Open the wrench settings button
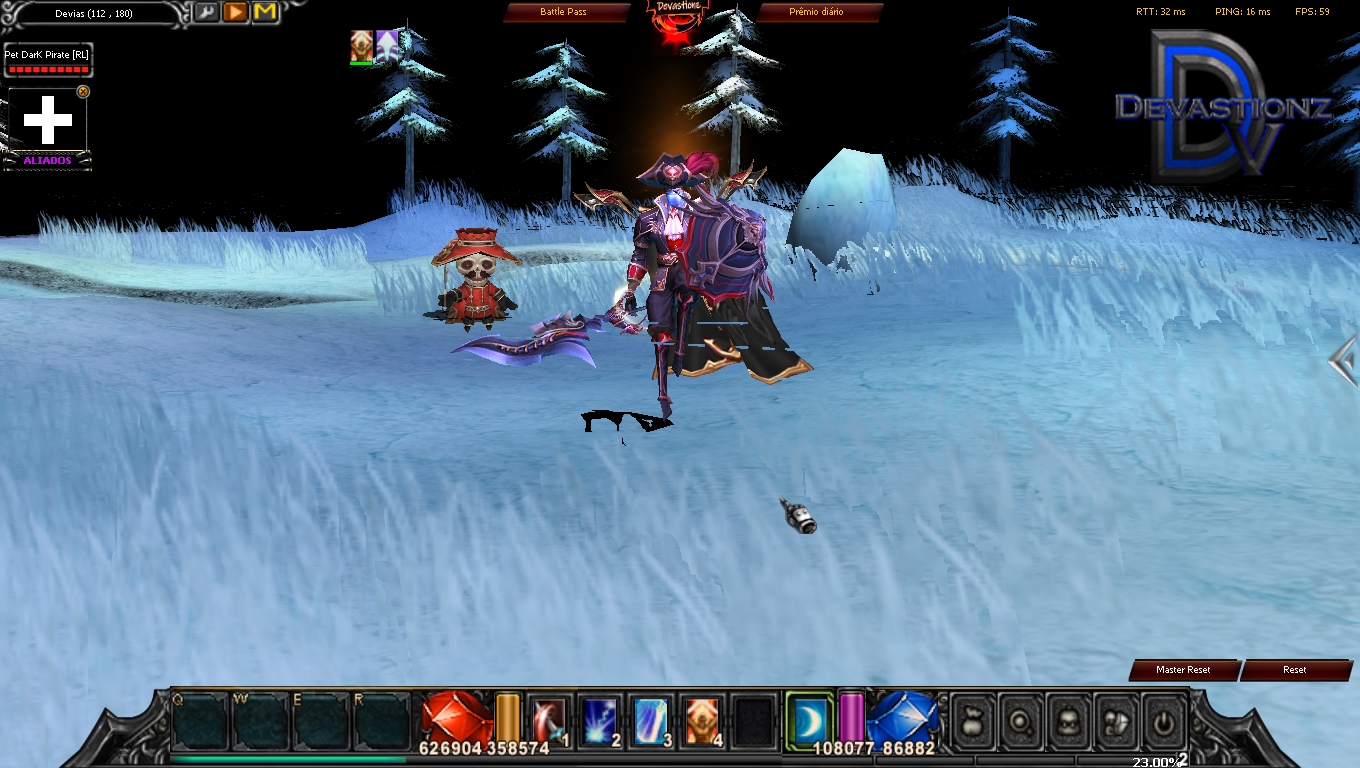 206,12
